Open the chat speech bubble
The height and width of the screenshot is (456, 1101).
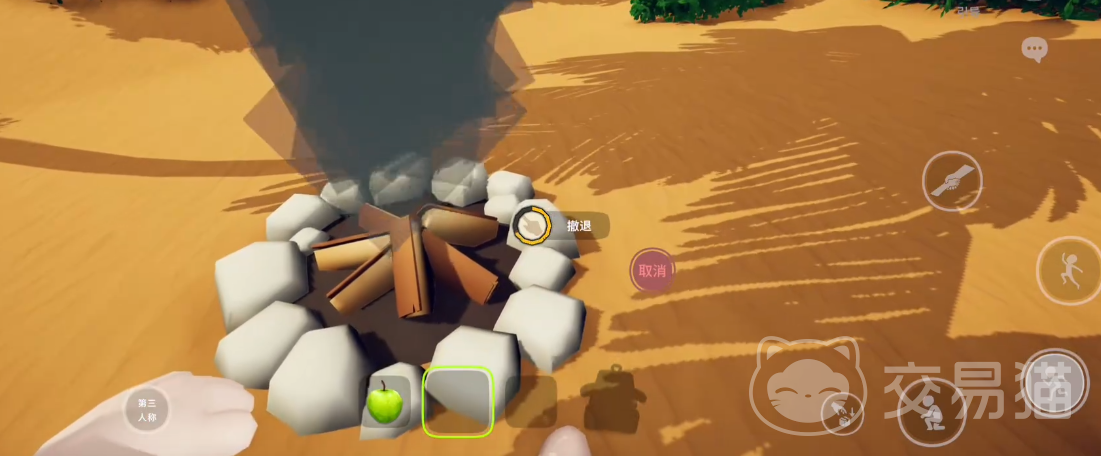pyautogui.click(x=1034, y=49)
